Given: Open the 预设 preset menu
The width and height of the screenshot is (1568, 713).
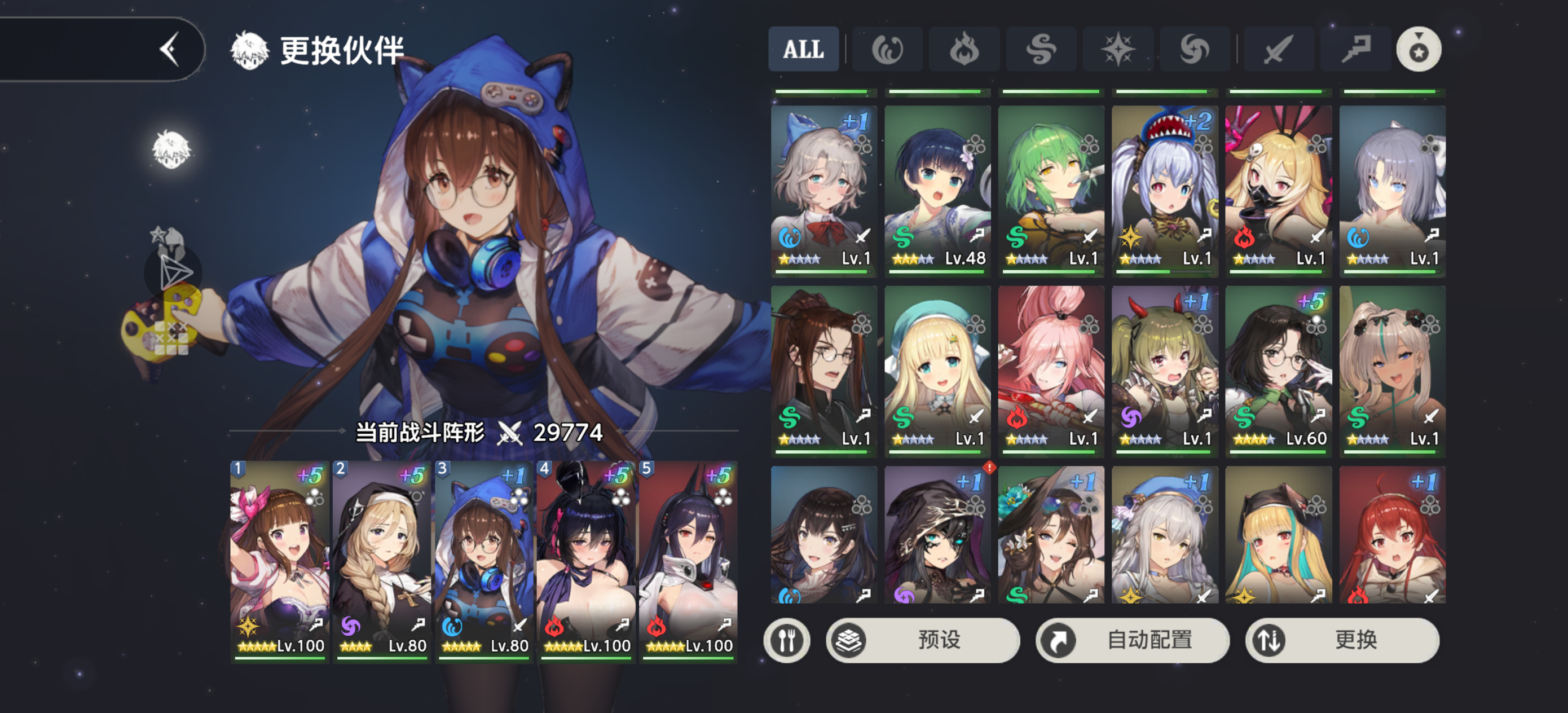Looking at the screenshot, I should coord(922,640).
